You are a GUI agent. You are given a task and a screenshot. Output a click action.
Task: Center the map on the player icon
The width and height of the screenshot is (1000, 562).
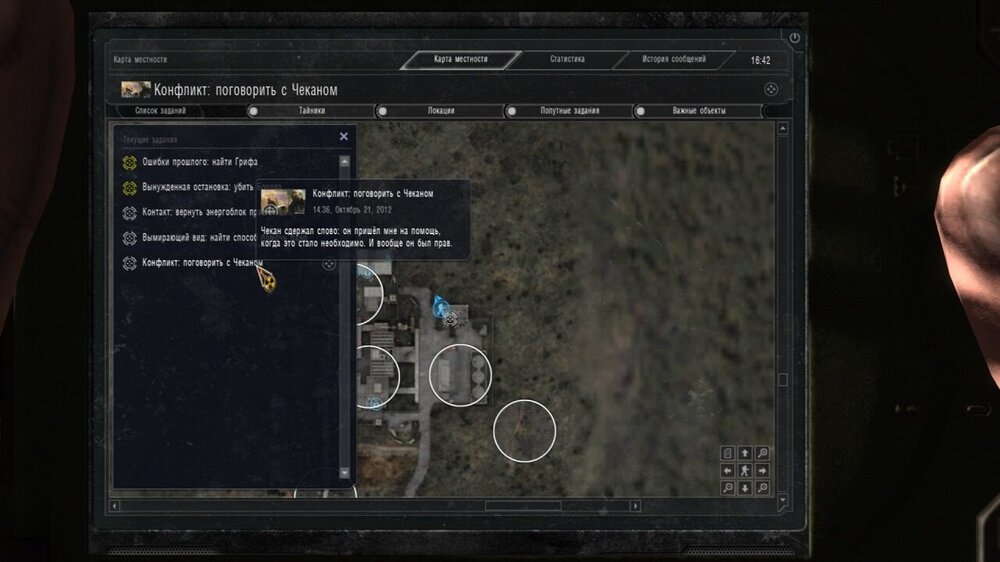[x=744, y=471]
